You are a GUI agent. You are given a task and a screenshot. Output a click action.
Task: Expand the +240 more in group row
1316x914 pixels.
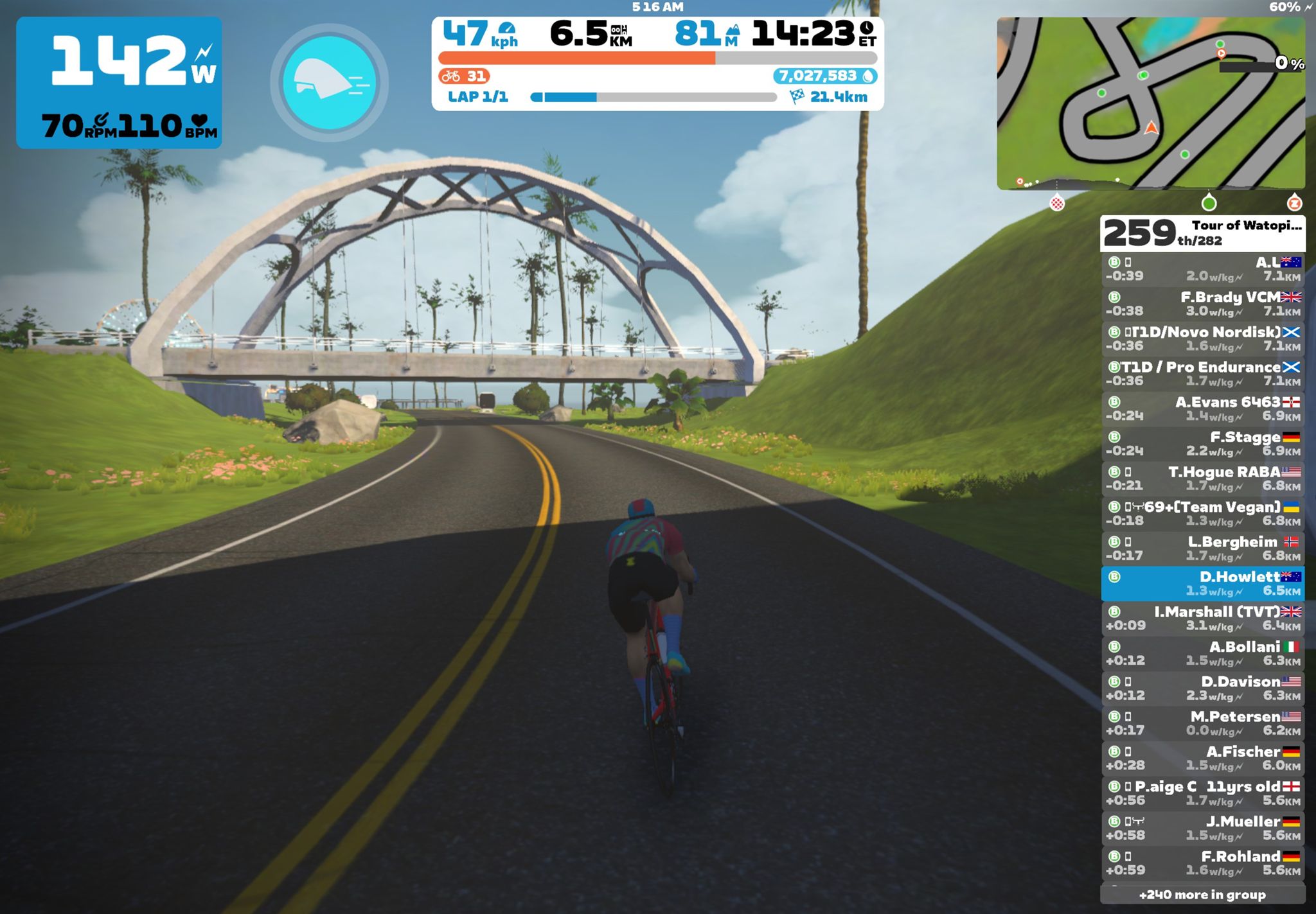coord(1202,895)
